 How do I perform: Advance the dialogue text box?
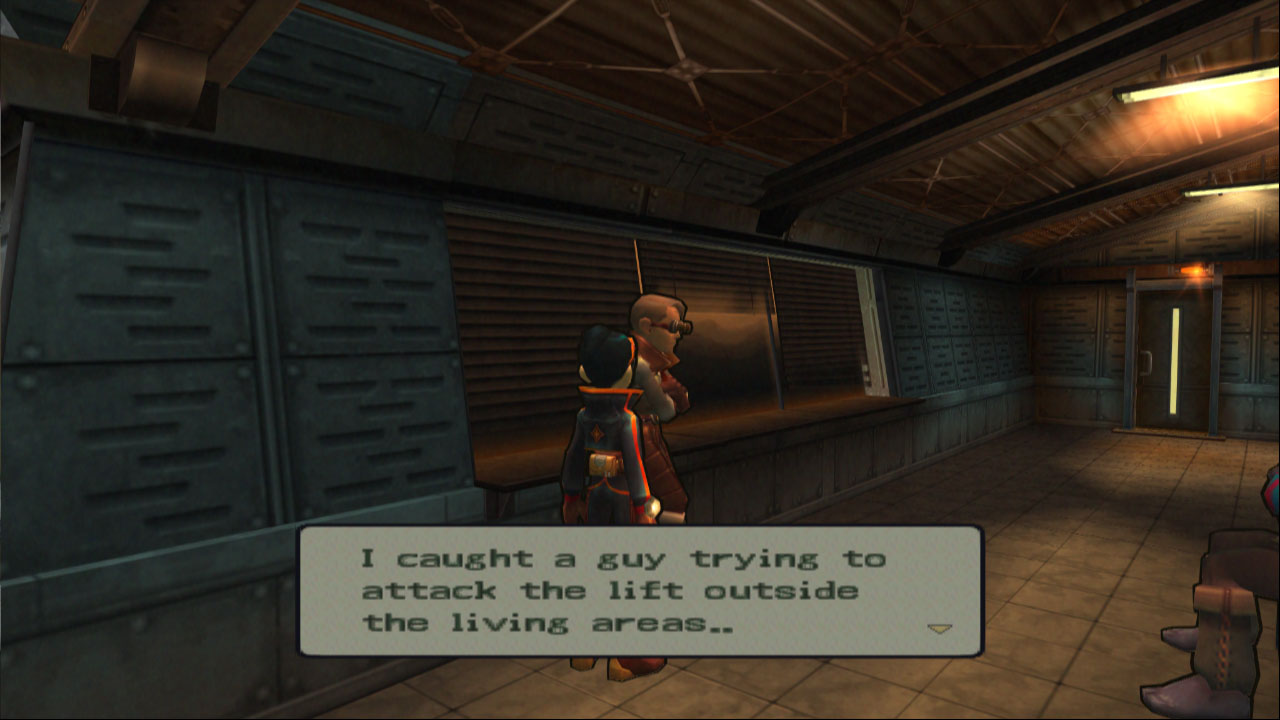coord(640,591)
